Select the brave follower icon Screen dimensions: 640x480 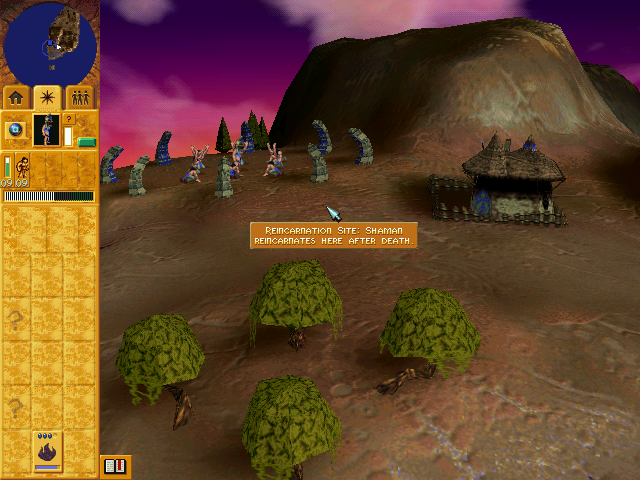click(21, 165)
